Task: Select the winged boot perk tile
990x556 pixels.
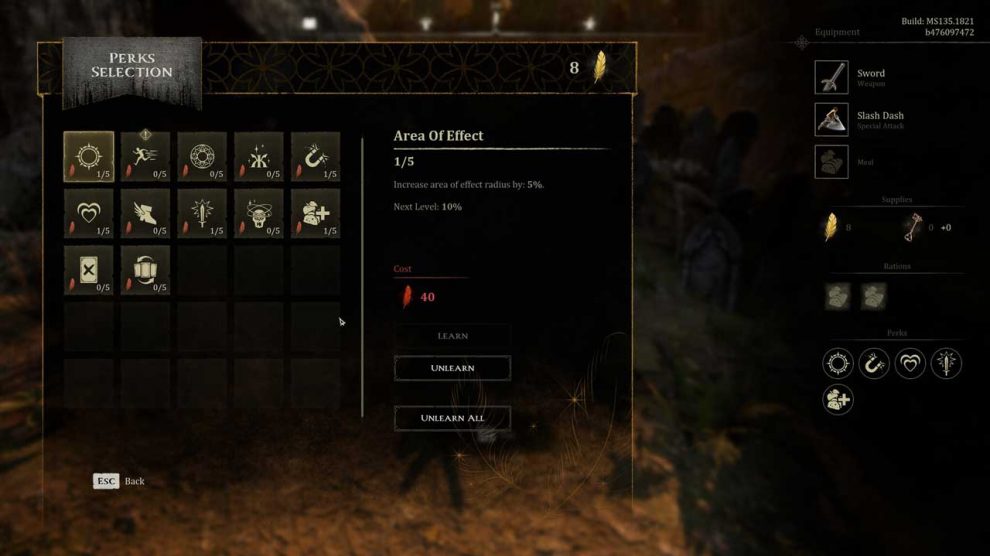Action: tap(146, 213)
